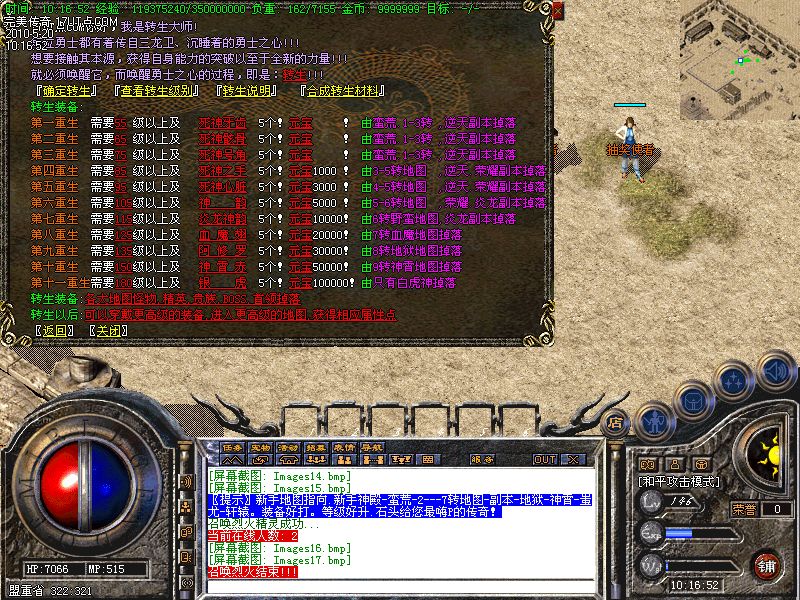Confirm rebirth via 确定转生 link
800x600 pixels.
[65, 90]
